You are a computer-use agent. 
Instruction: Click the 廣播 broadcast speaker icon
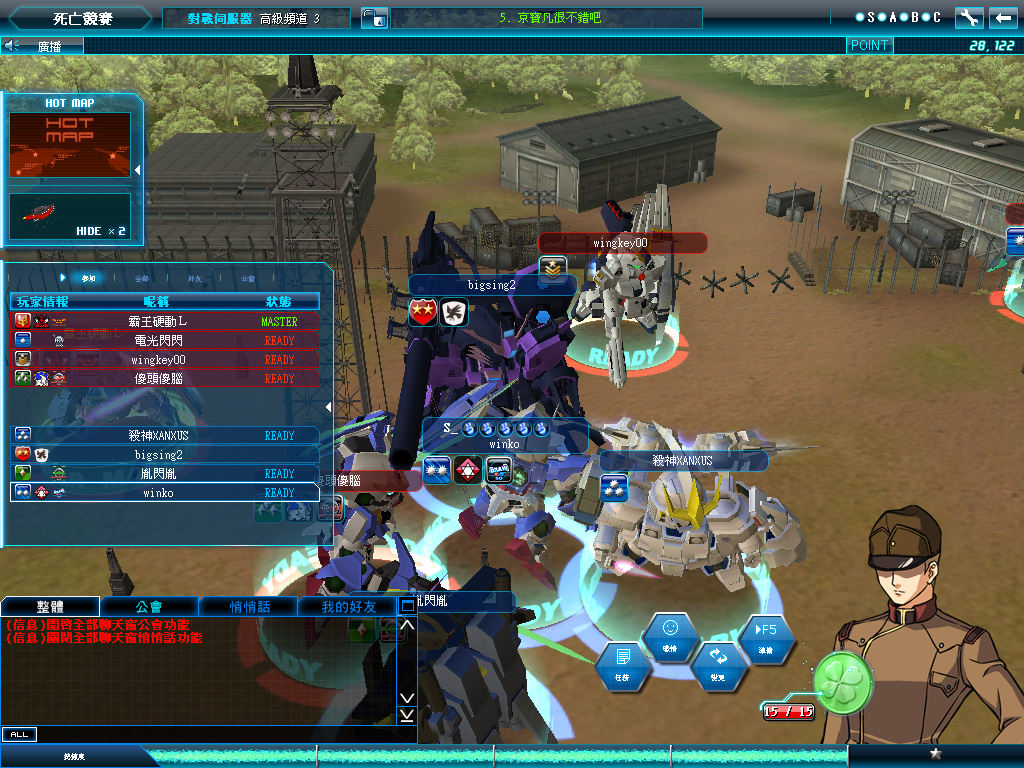(13, 45)
